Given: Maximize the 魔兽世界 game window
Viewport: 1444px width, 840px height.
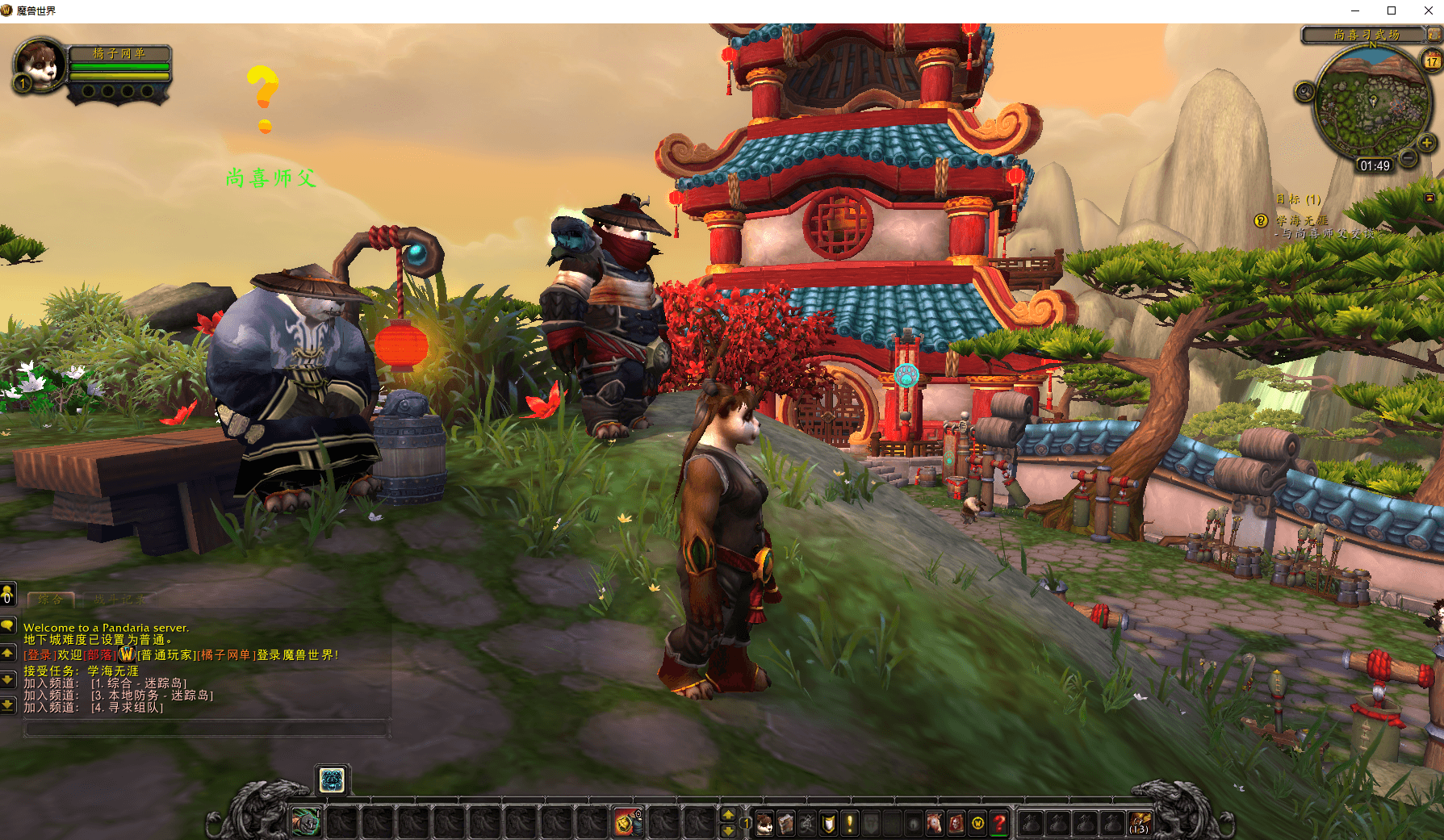Looking at the screenshot, I should tap(1392, 10).
